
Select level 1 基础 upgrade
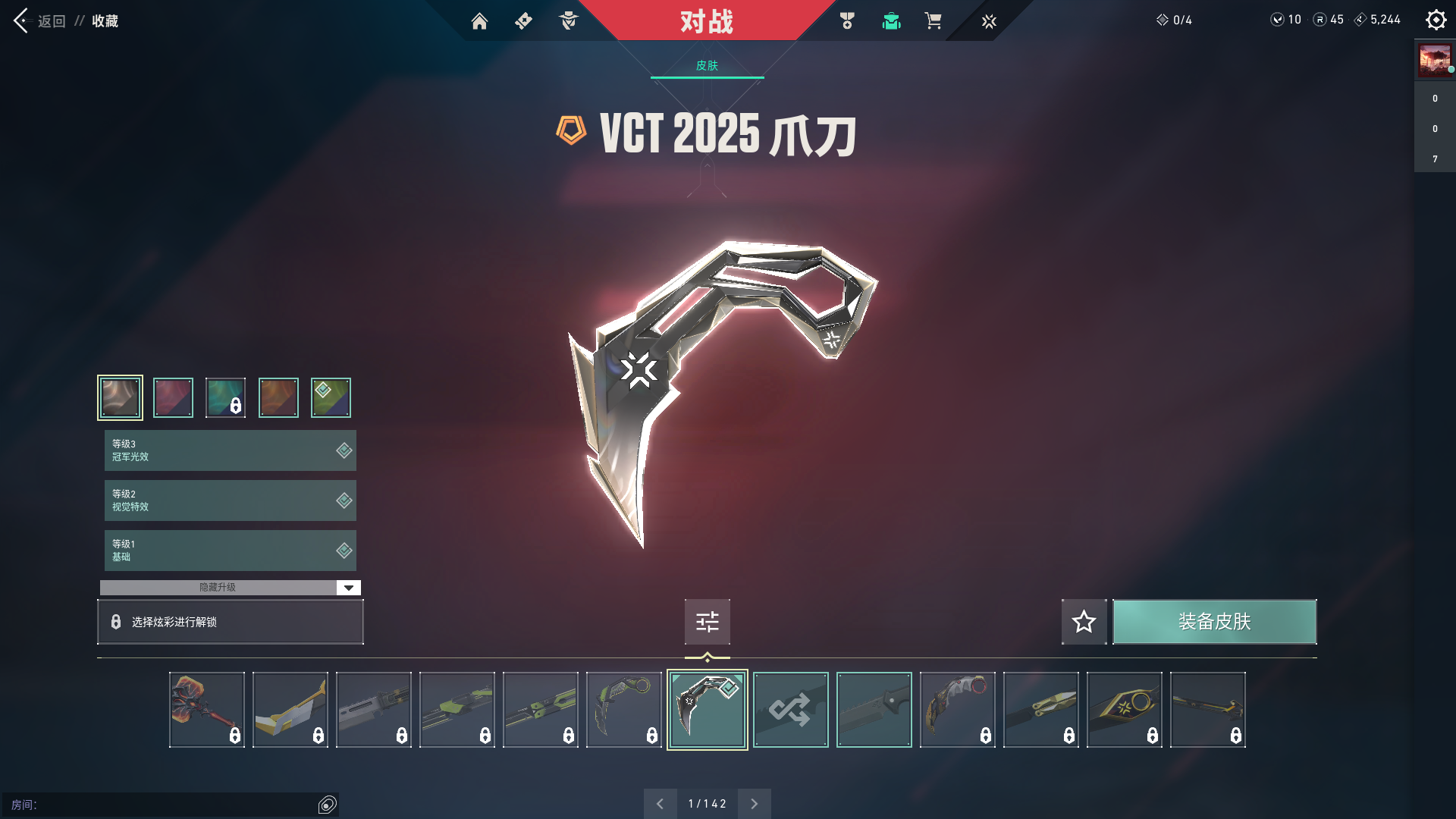[230, 551]
